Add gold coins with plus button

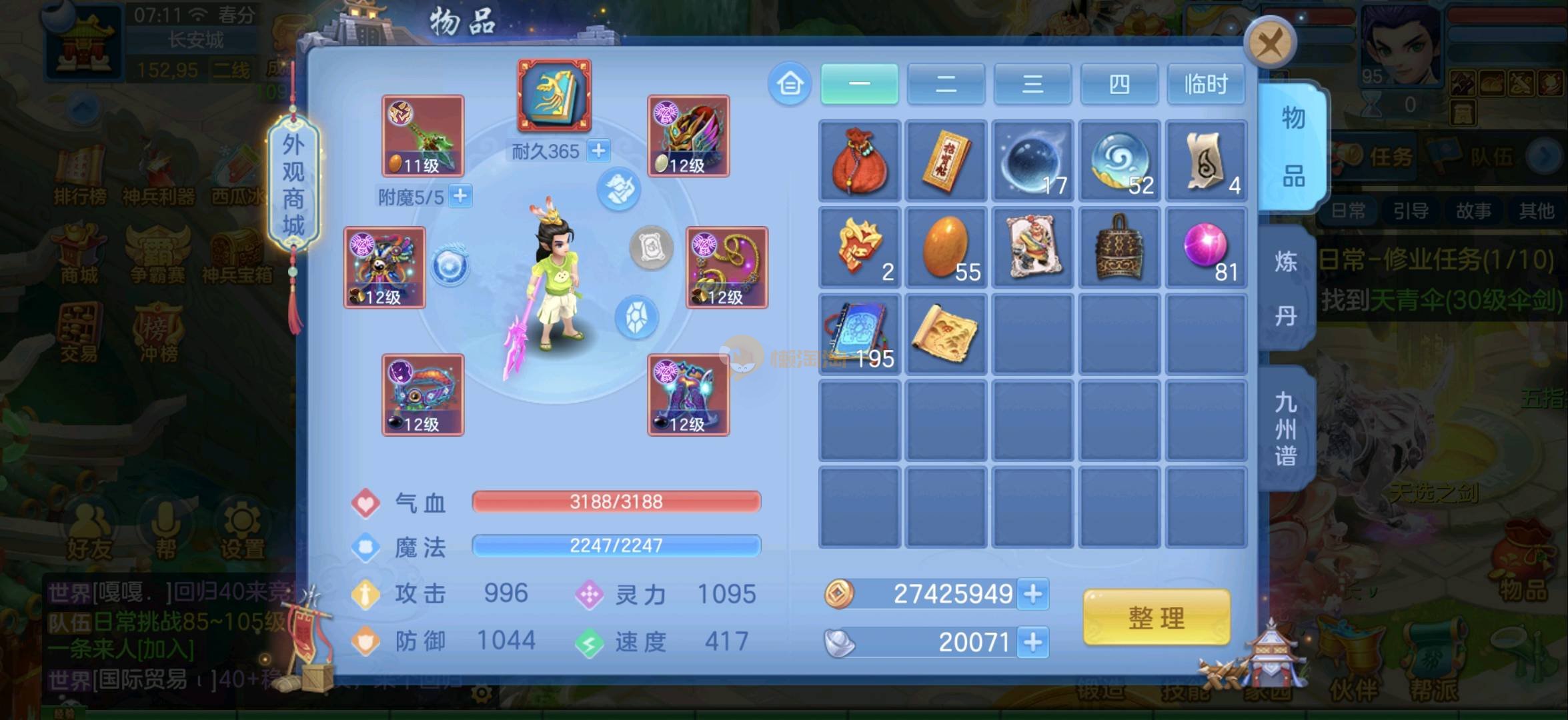[1033, 594]
